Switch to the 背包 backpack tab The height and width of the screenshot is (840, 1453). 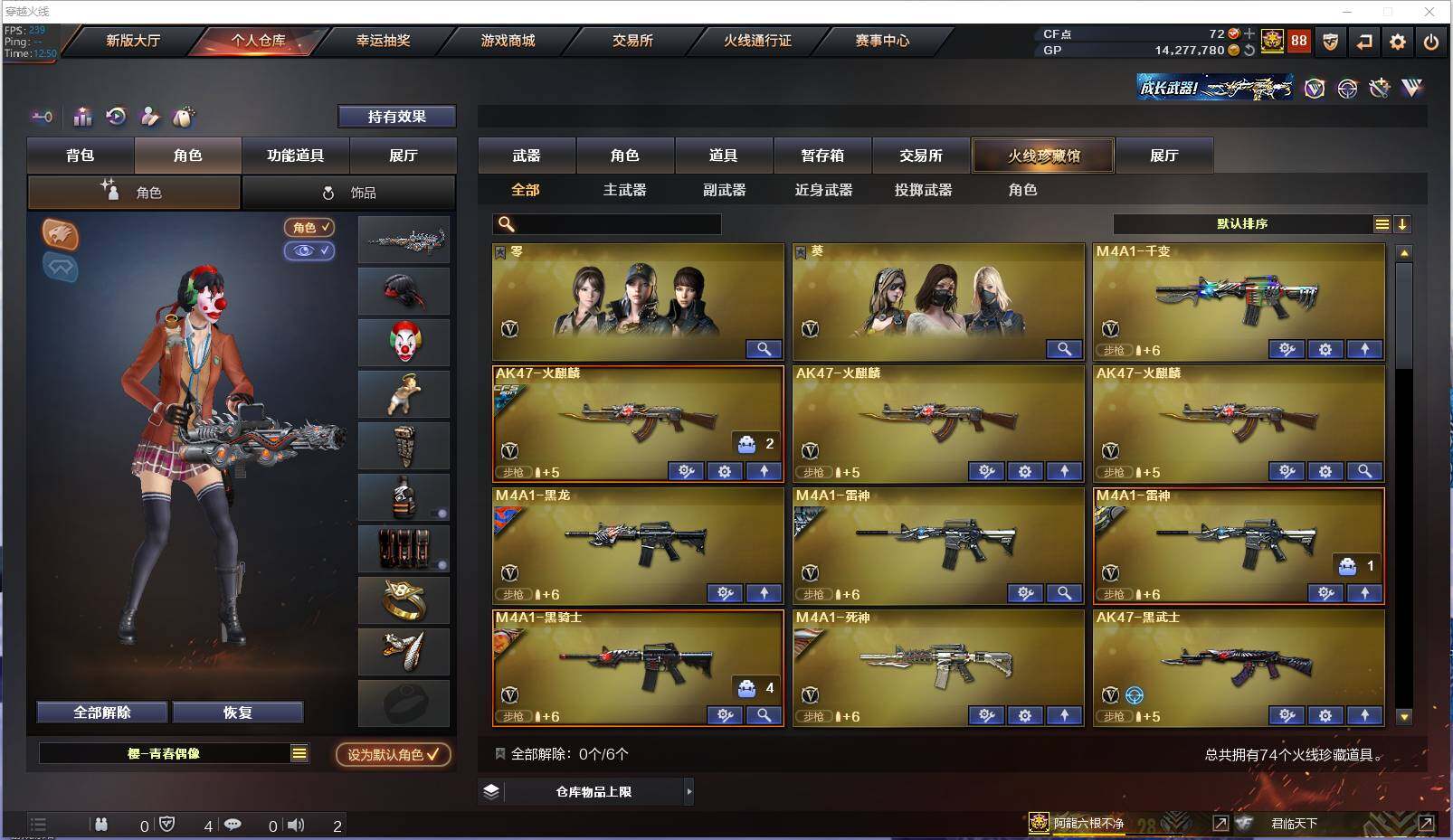81,156
